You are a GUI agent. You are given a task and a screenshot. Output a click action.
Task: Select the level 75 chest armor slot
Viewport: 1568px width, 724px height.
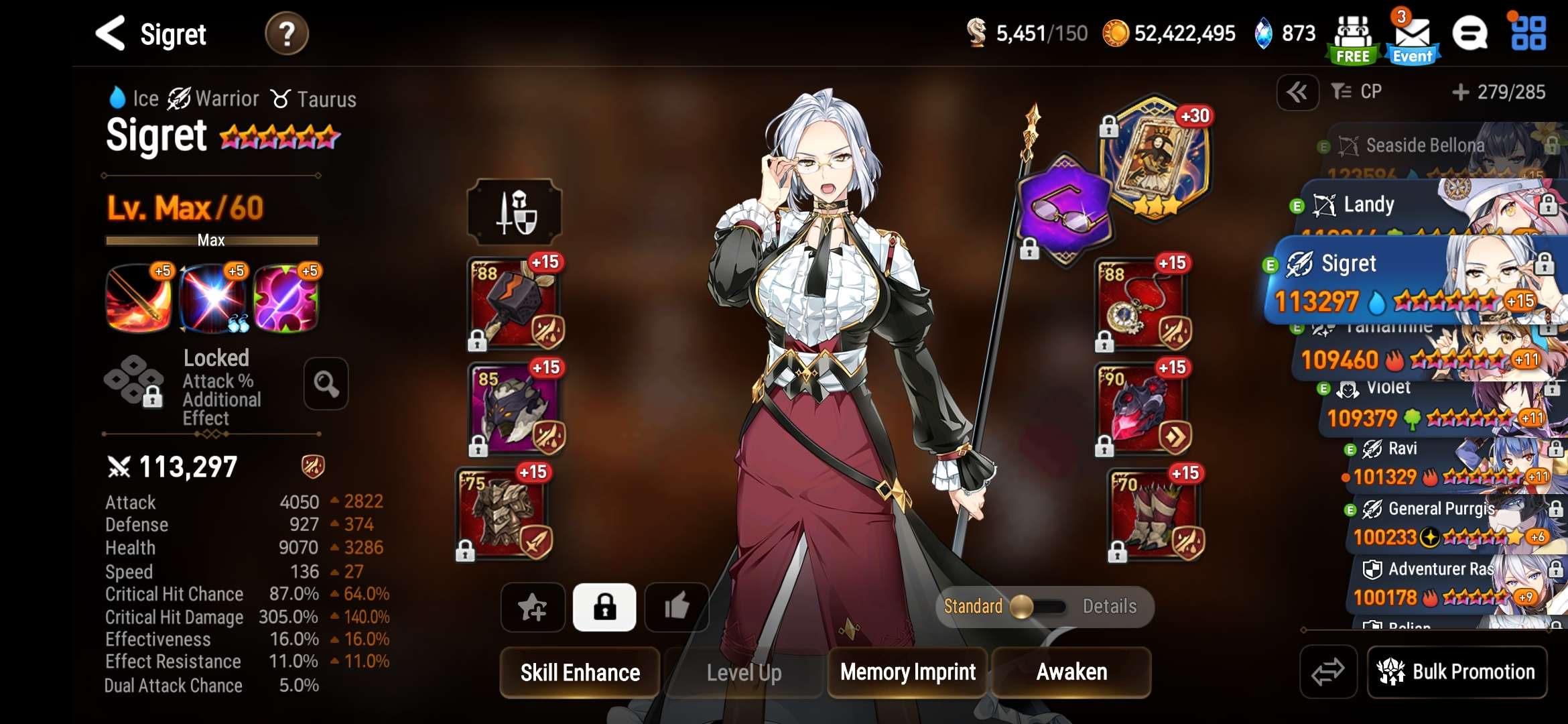(x=504, y=515)
